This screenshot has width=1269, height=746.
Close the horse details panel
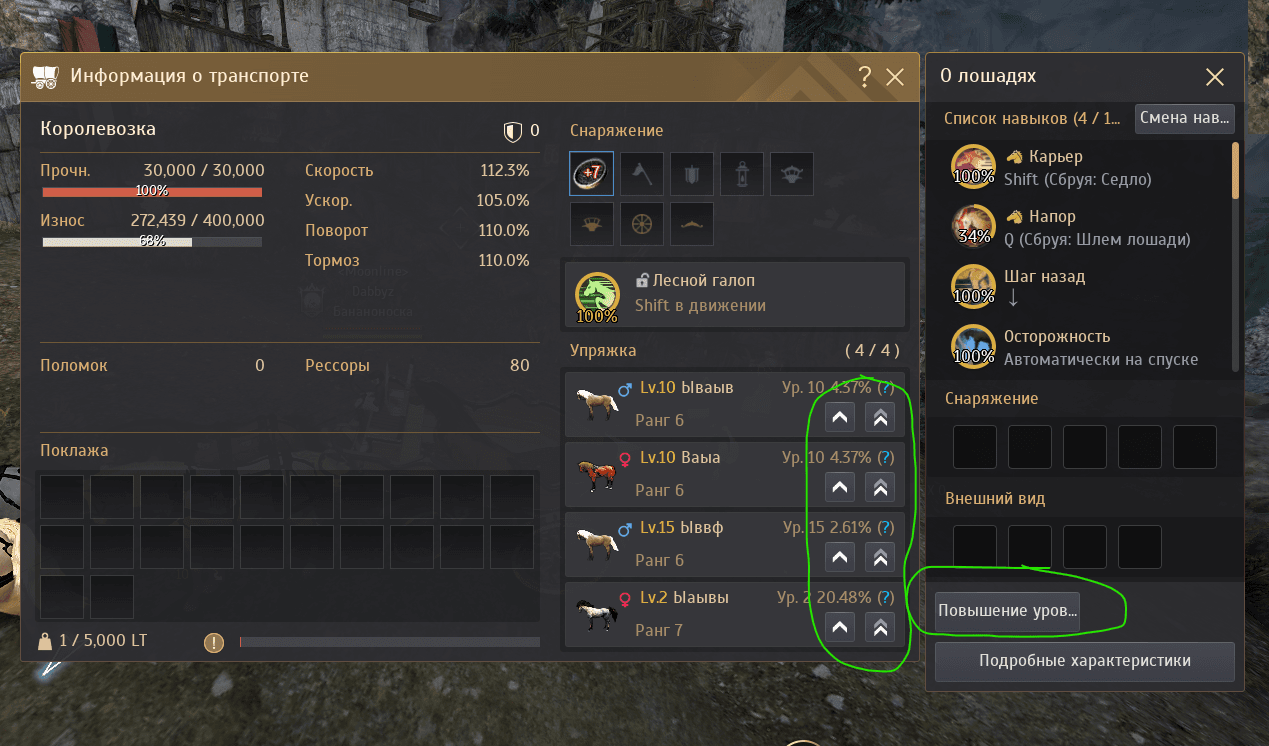(1215, 77)
